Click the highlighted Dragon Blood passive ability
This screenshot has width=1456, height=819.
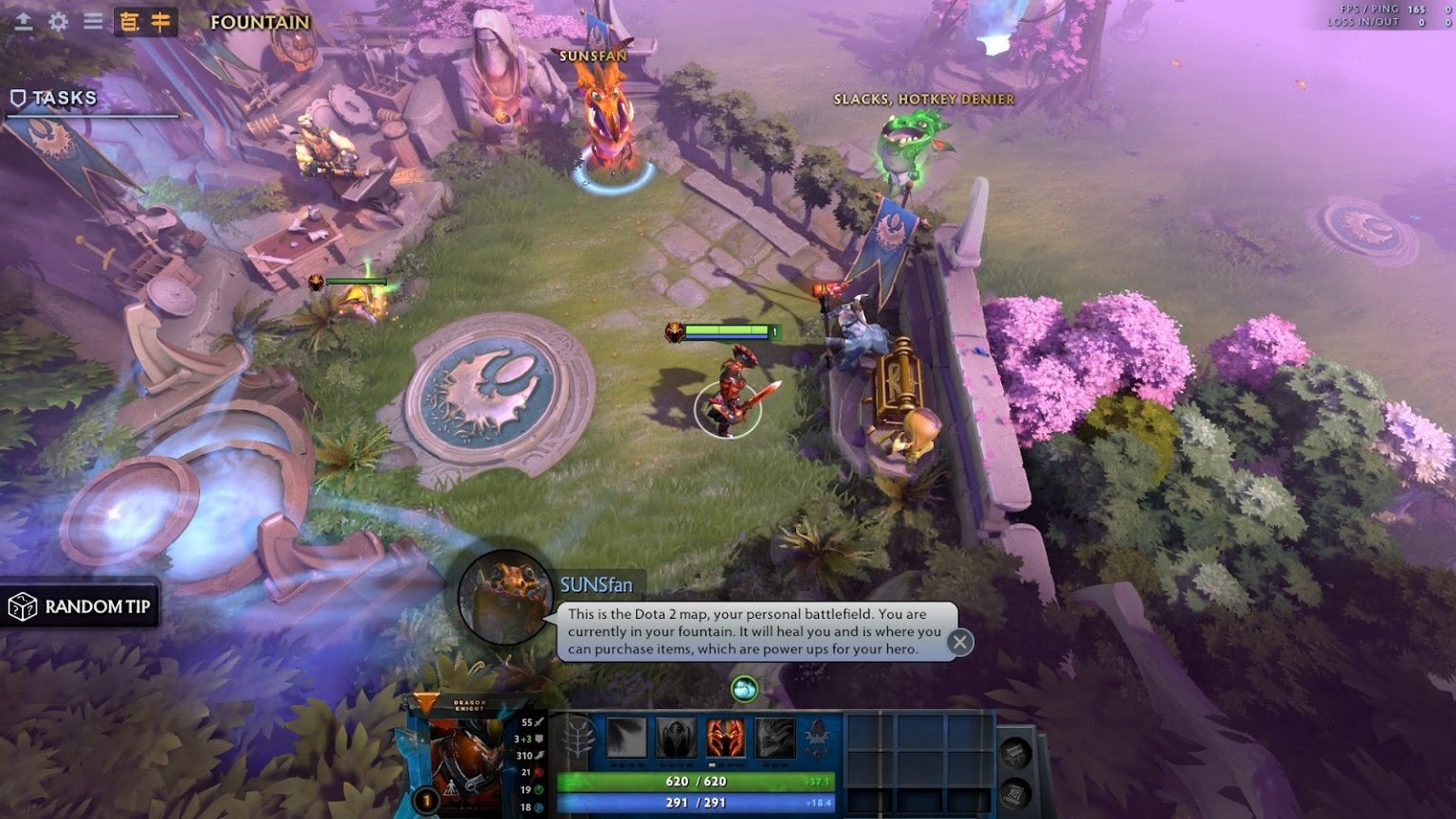coord(724,737)
